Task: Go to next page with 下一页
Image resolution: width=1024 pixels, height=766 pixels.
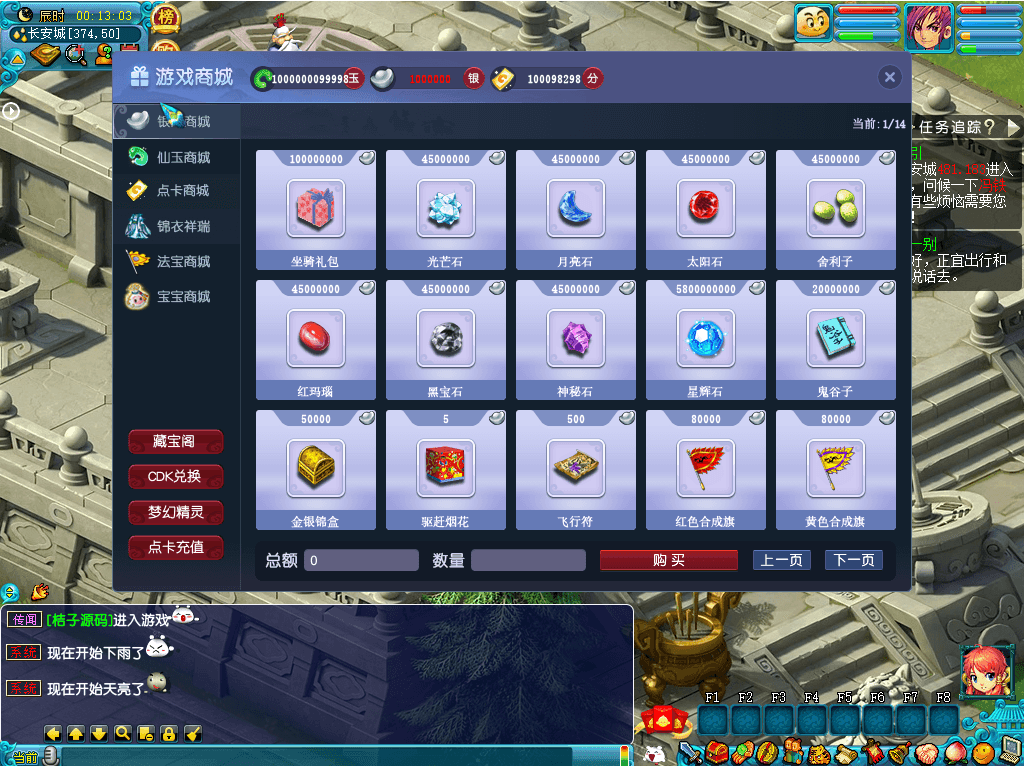Action: point(853,560)
